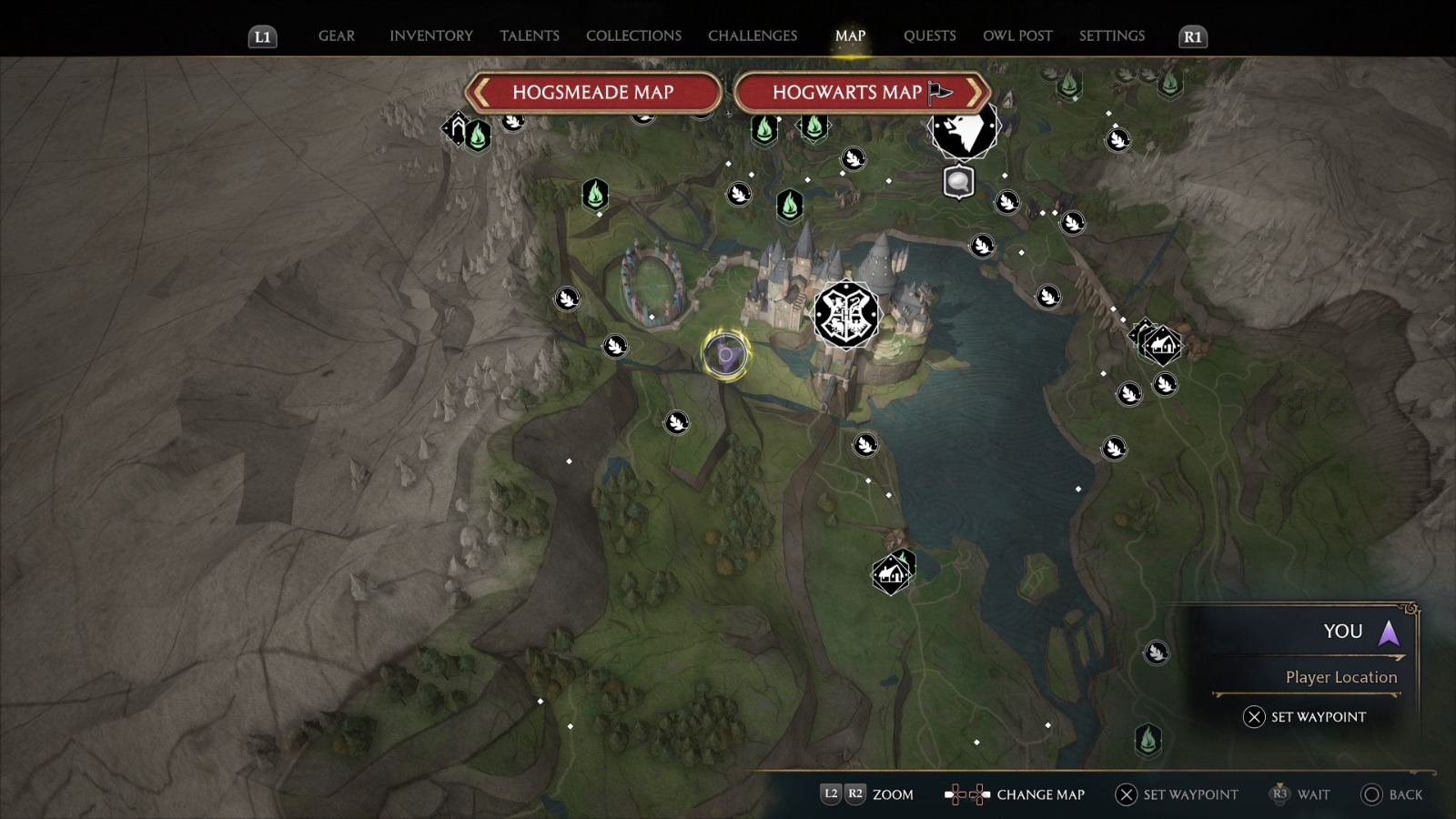Select the Hogwarts castle crest marker
Screen dimensions: 1456x819
pos(846,315)
